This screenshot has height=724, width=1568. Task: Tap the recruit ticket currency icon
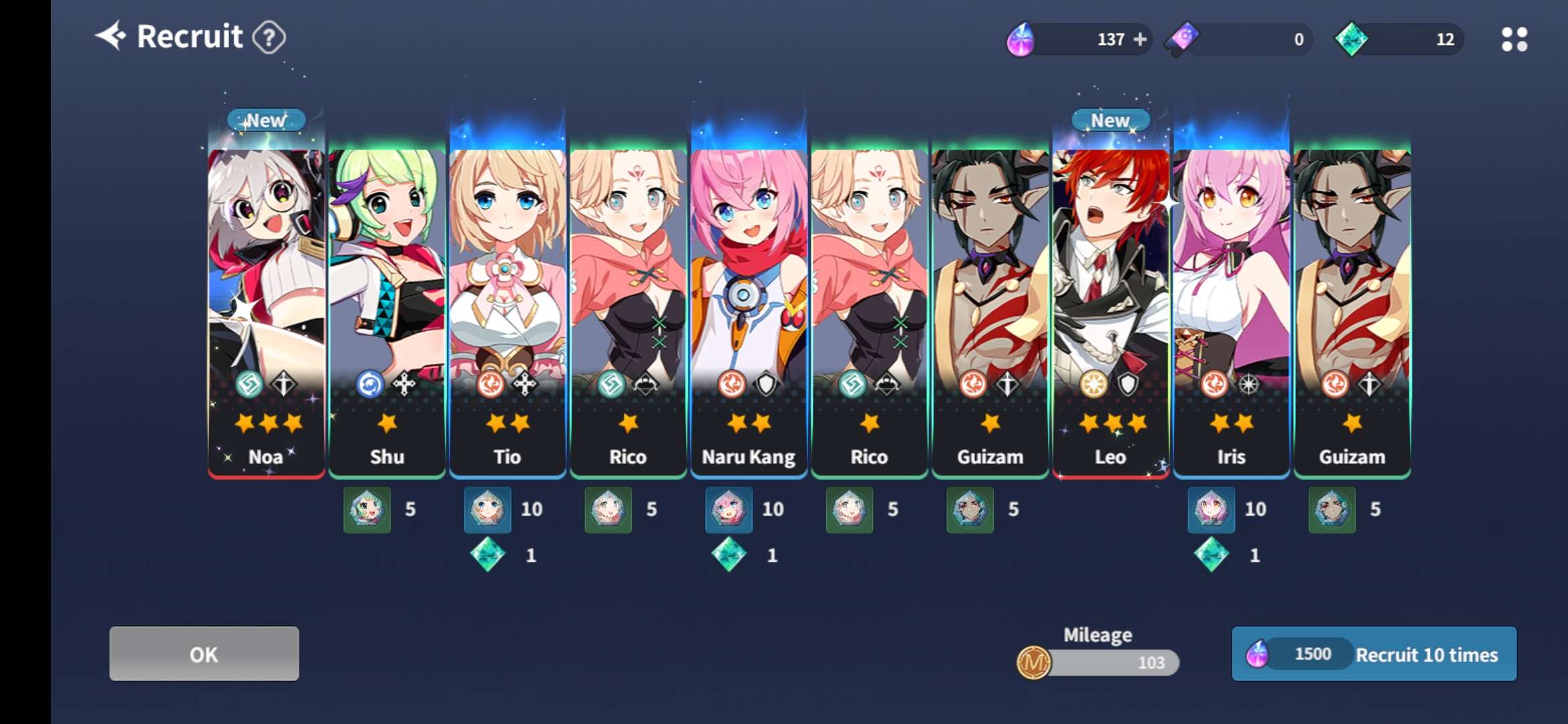click(1183, 38)
